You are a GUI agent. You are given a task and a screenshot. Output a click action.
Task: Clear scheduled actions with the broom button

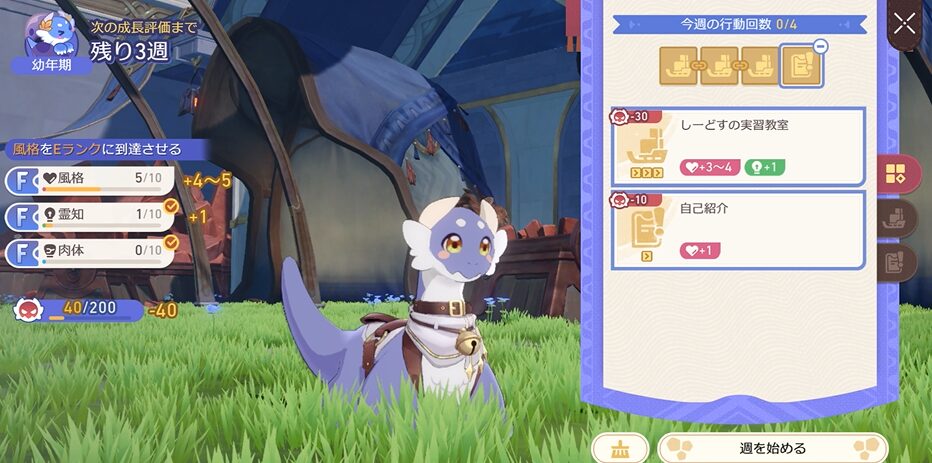(620, 449)
